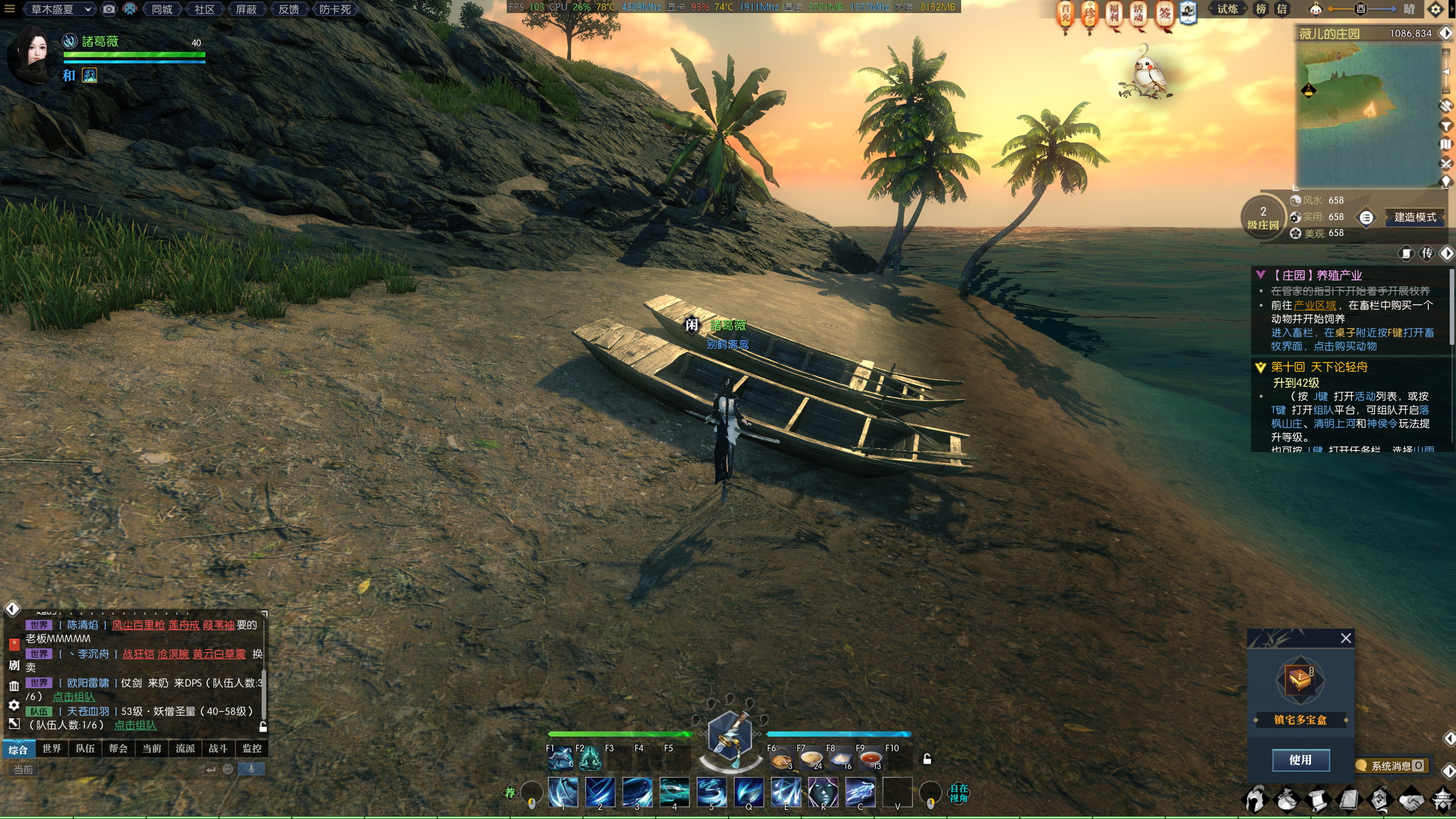Expand the 草木盛夏 dropdown
The height and width of the screenshot is (819, 1456).
pyautogui.click(x=60, y=9)
